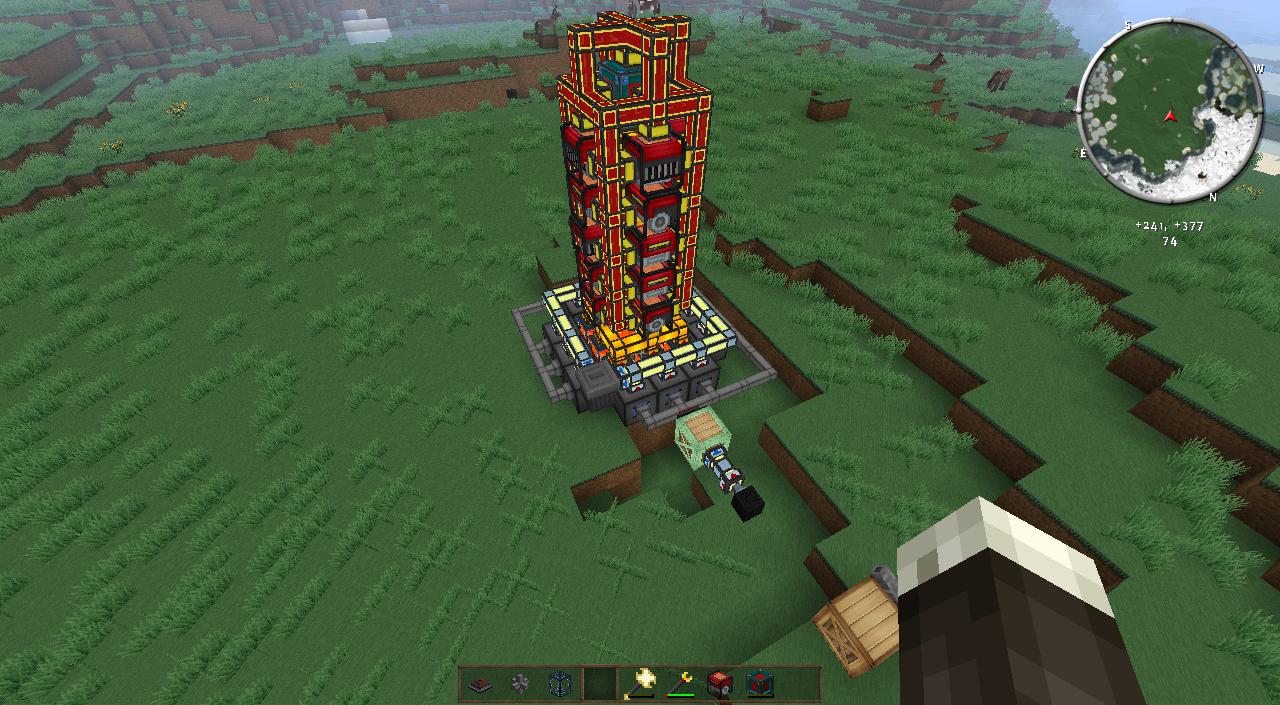Click the circular minimap
The image size is (1280, 705).
pos(1169,110)
